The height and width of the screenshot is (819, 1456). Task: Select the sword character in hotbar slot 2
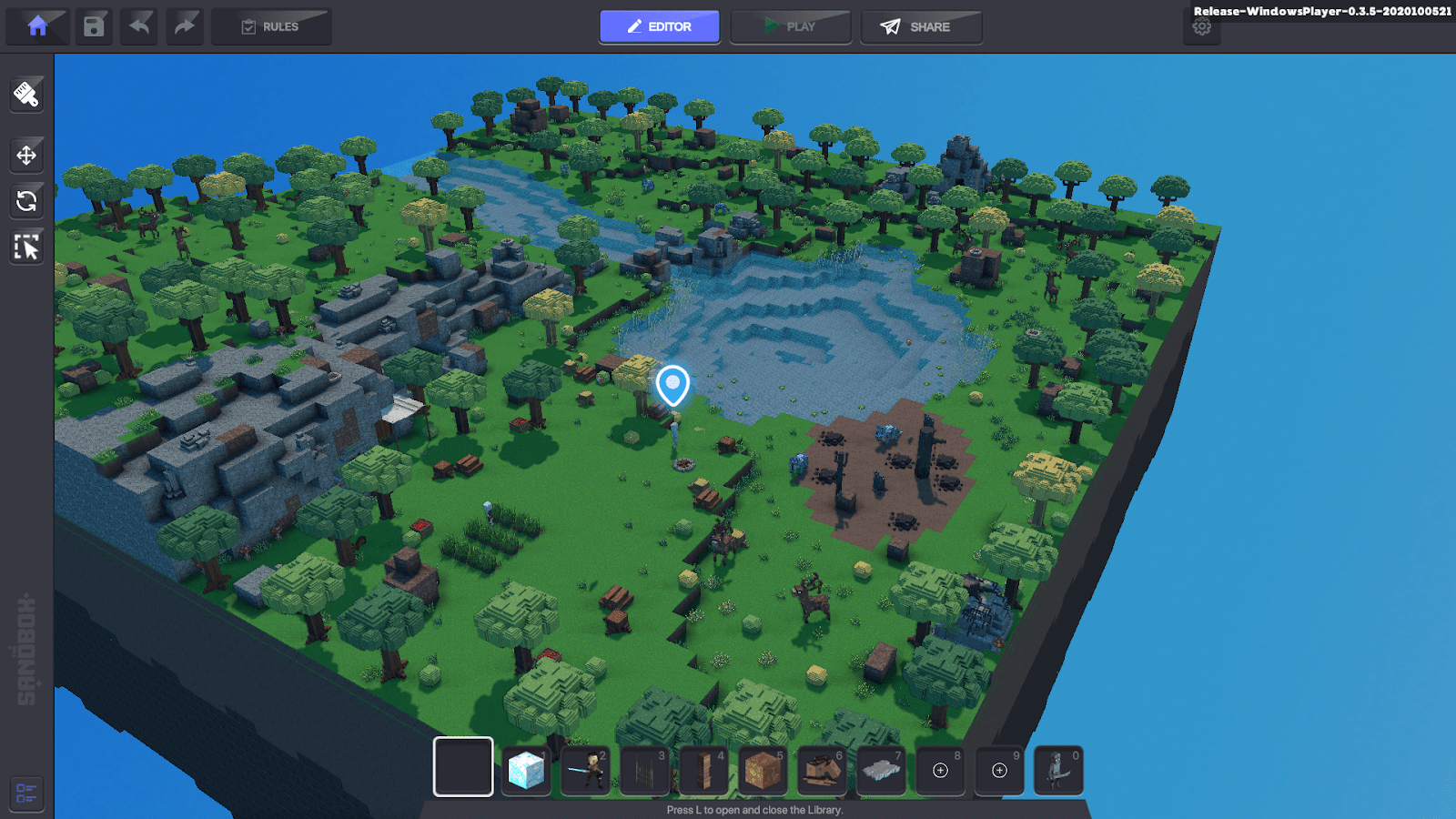coord(585,771)
